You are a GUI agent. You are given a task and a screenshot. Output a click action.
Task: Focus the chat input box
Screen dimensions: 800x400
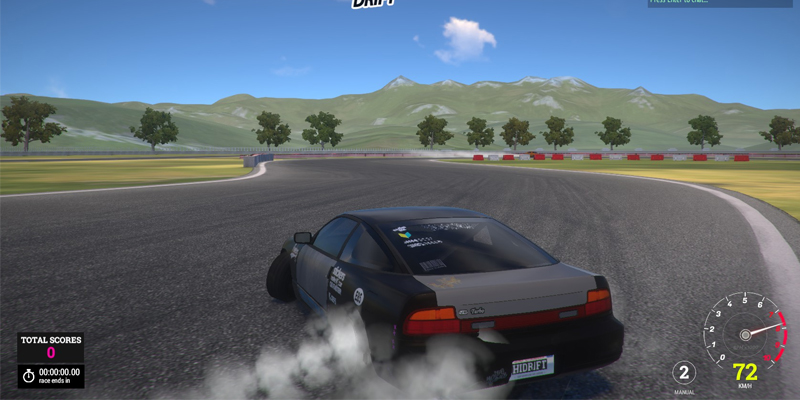coord(720,3)
